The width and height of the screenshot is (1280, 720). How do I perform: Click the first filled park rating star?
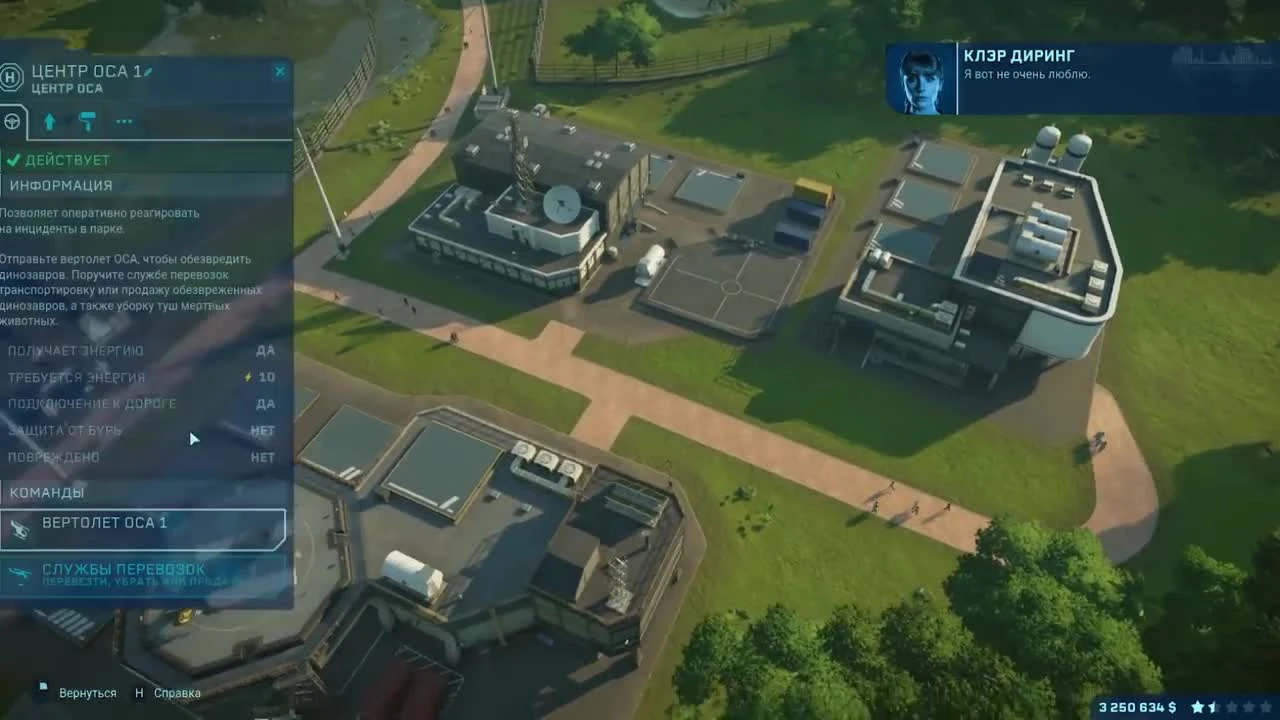[1197, 706]
